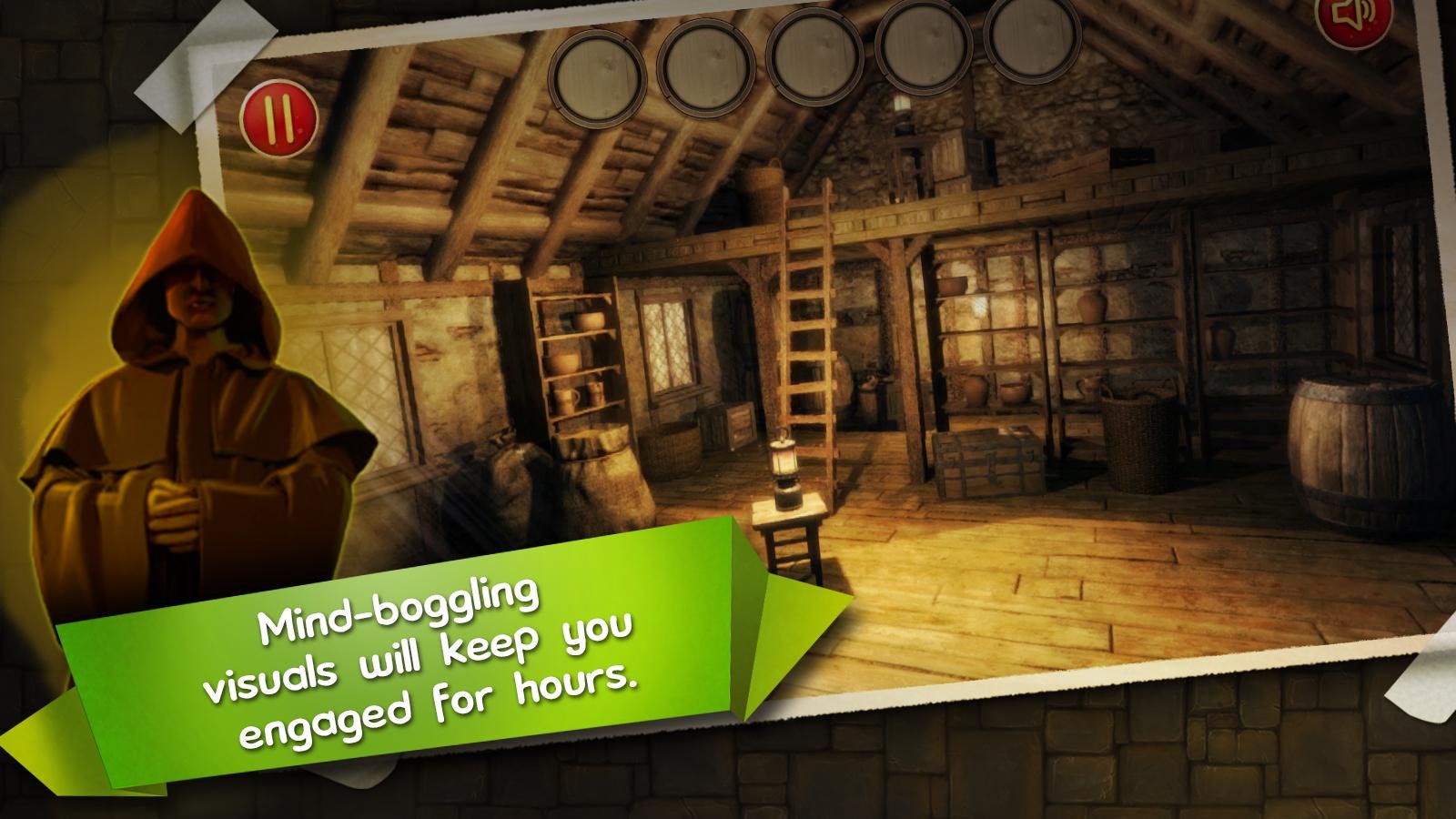This screenshot has width=1456, height=819.
Task: Click the first empty inventory slot
Action: click(x=601, y=73)
